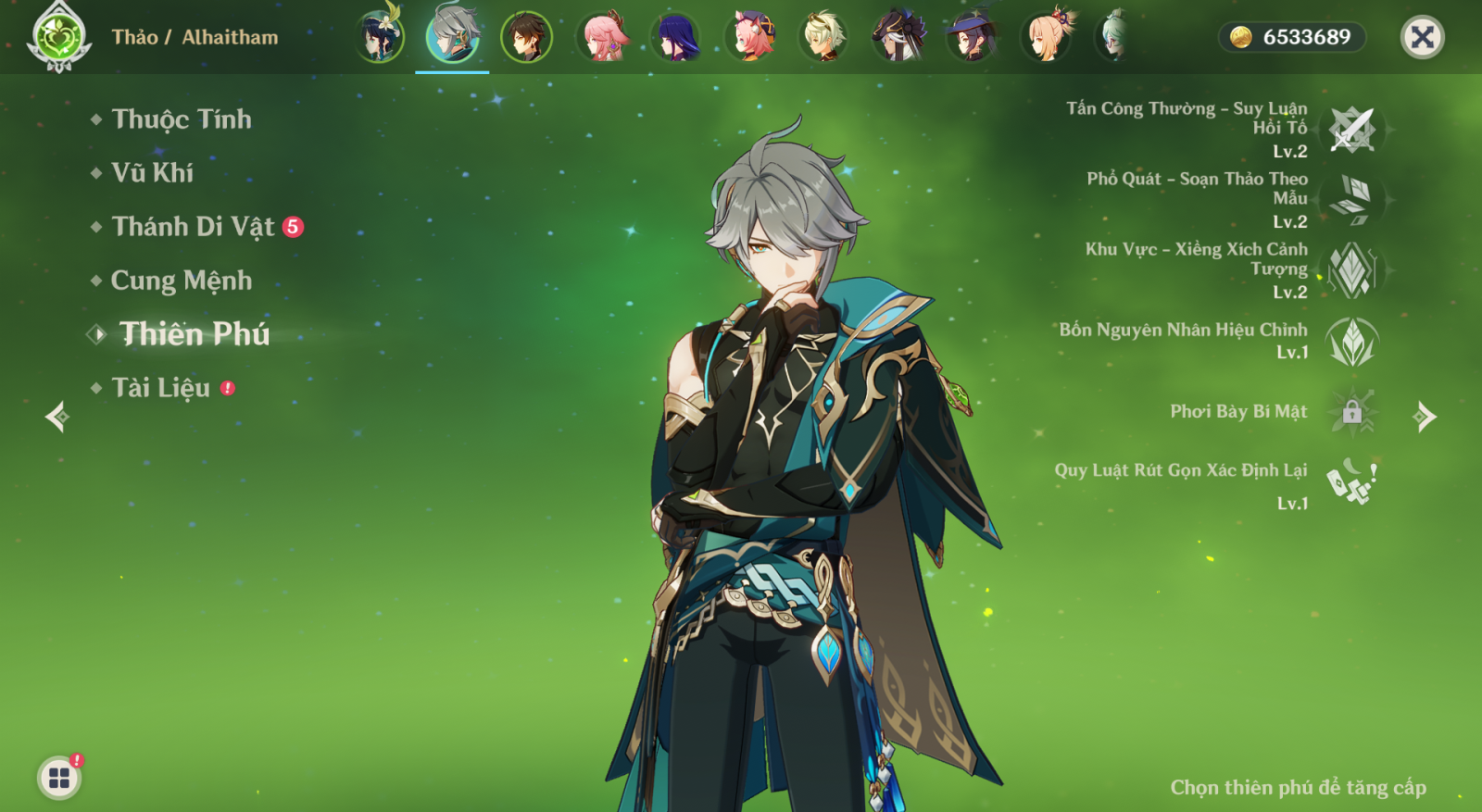
Task: Go to the Cung Mệnh constellation page
Action: (x=181, y=281)
